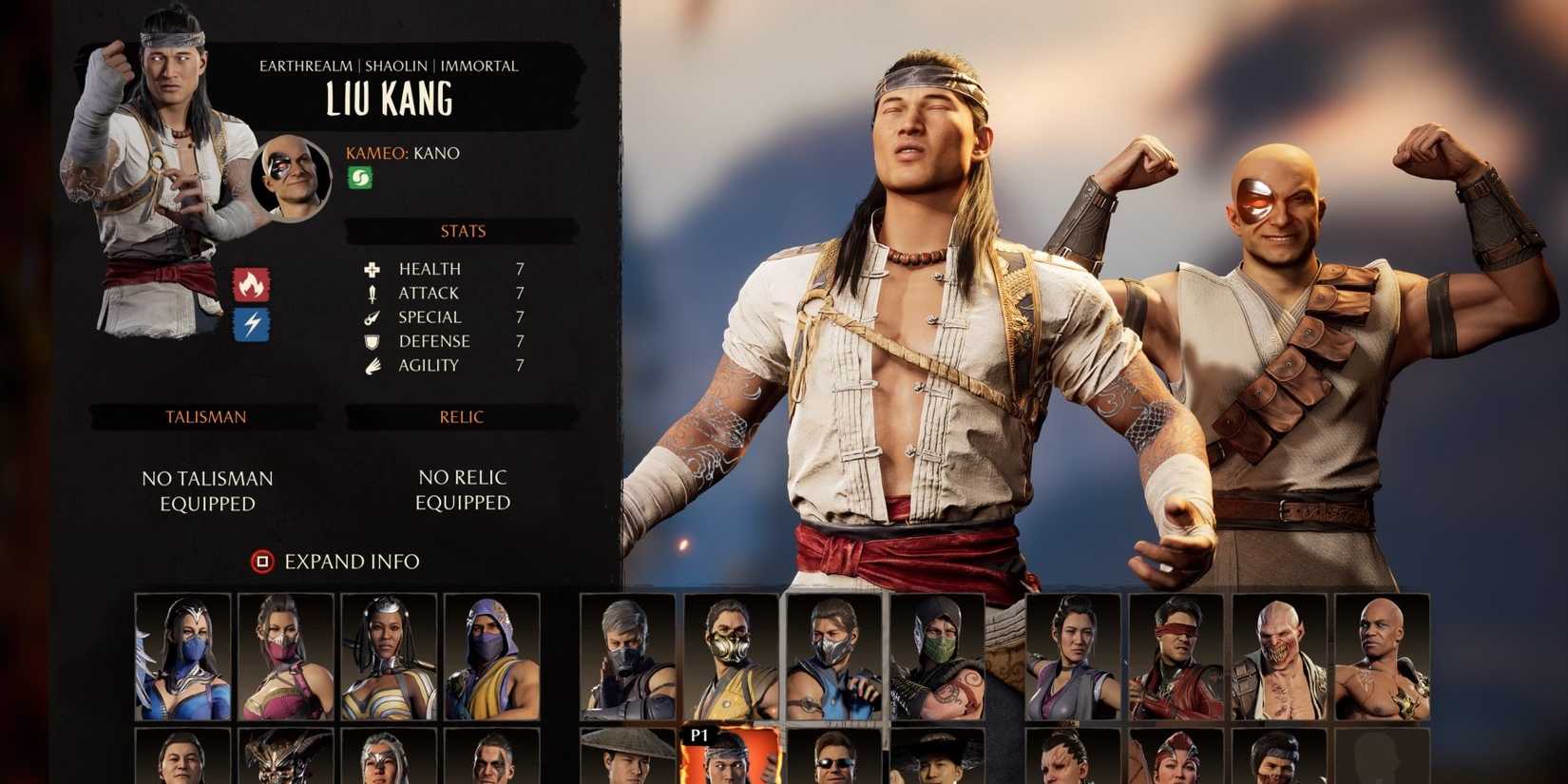Screen dimensions: 1568x784
Task: Click the No Talisman Equipped slot
Action: point(205,490)
